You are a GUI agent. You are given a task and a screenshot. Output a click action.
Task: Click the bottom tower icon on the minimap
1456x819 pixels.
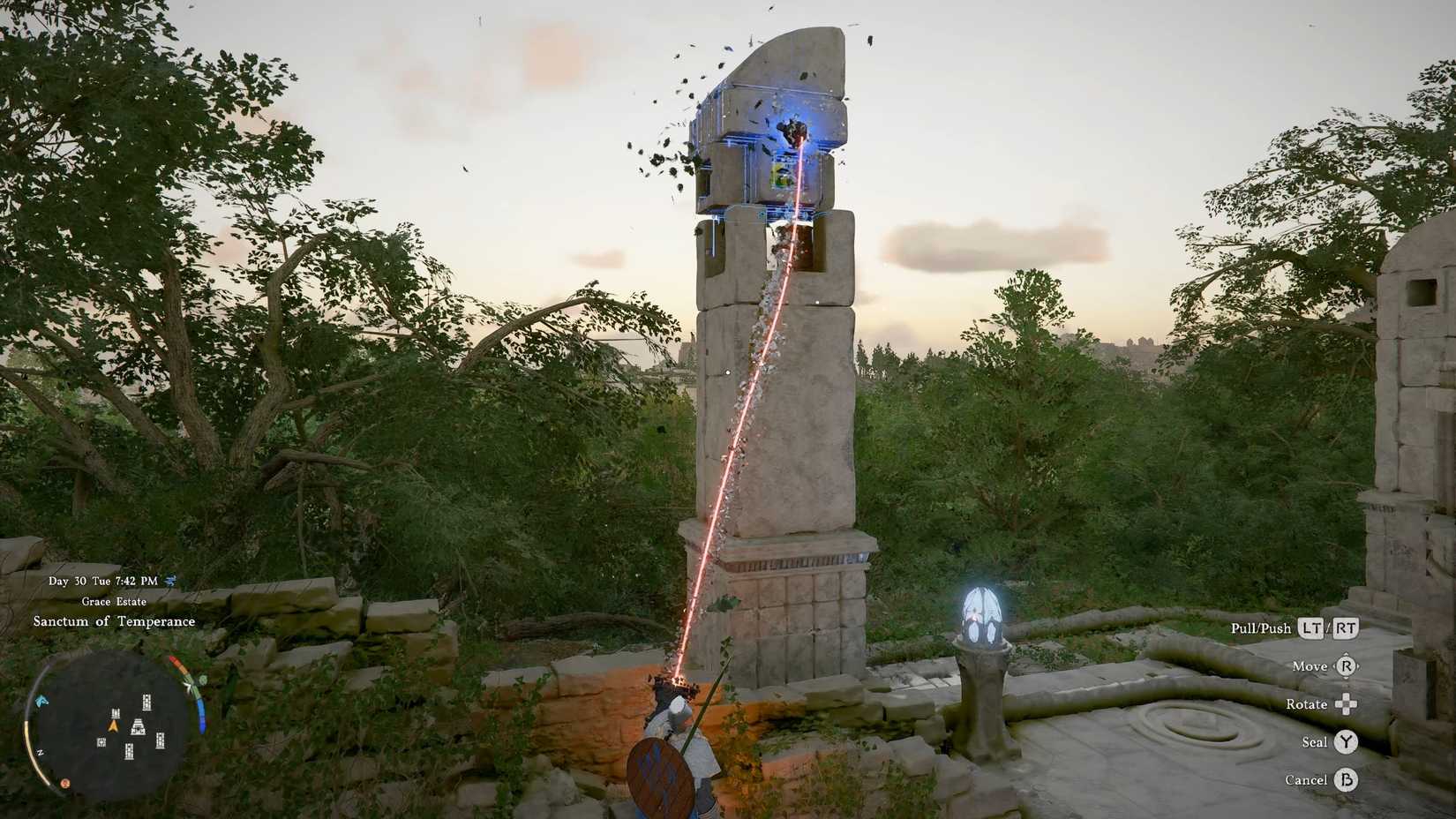click(x=129, y=751)
